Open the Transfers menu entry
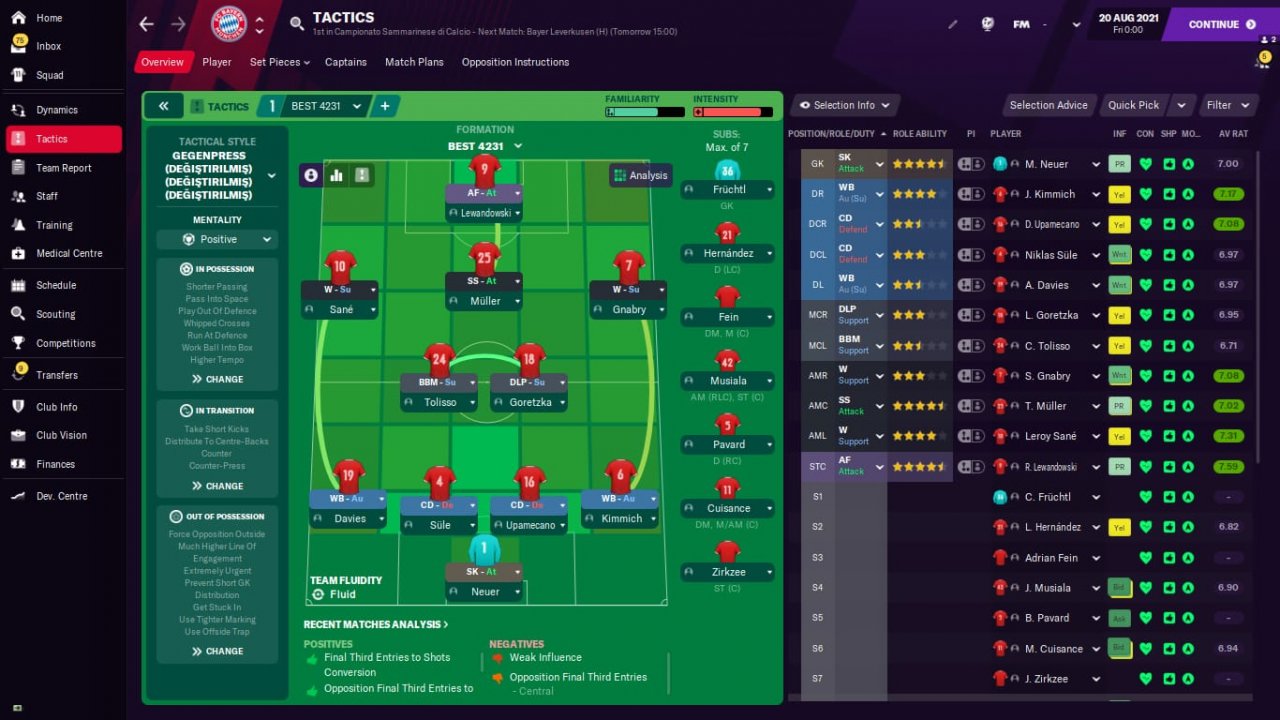The image size is (1280, 720). click(56, 375)
